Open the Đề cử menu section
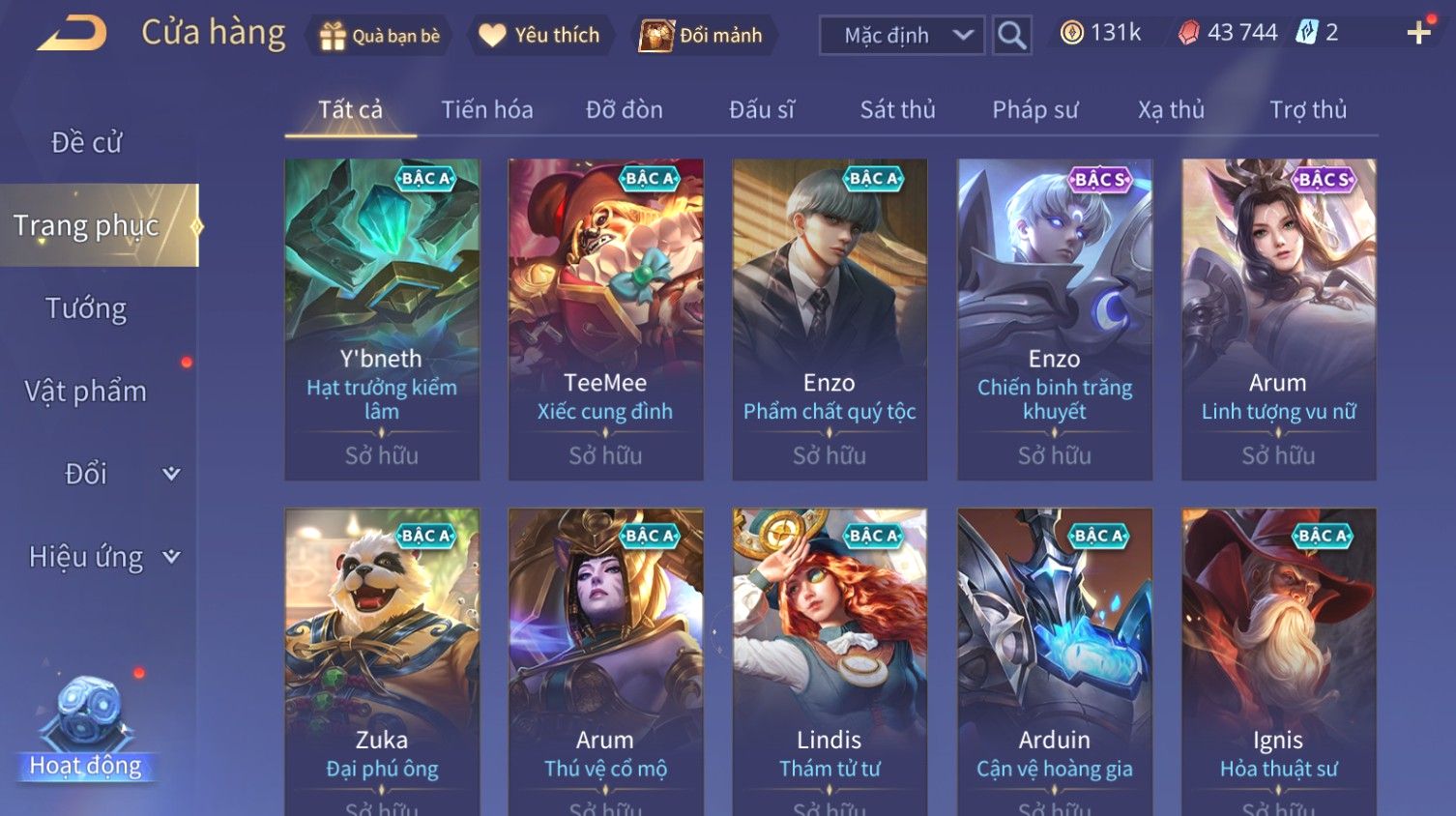Viewport: 1456px width, 816px height. tap(86, 143)
